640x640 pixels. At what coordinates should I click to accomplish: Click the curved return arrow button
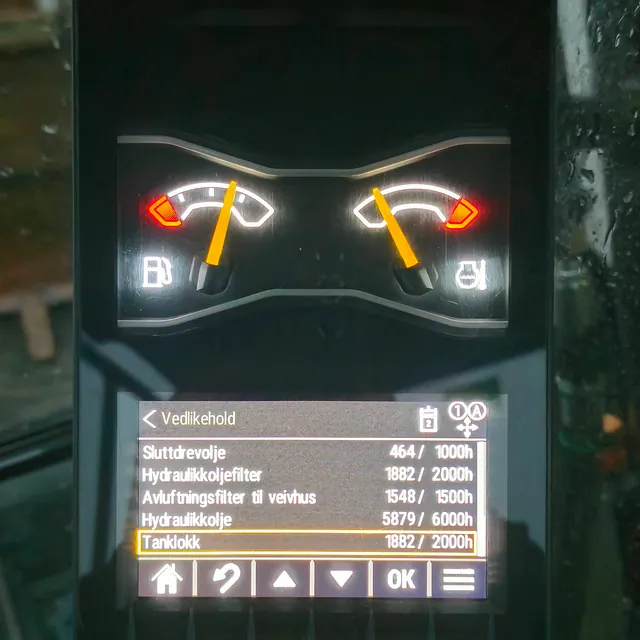click(225, 579)
